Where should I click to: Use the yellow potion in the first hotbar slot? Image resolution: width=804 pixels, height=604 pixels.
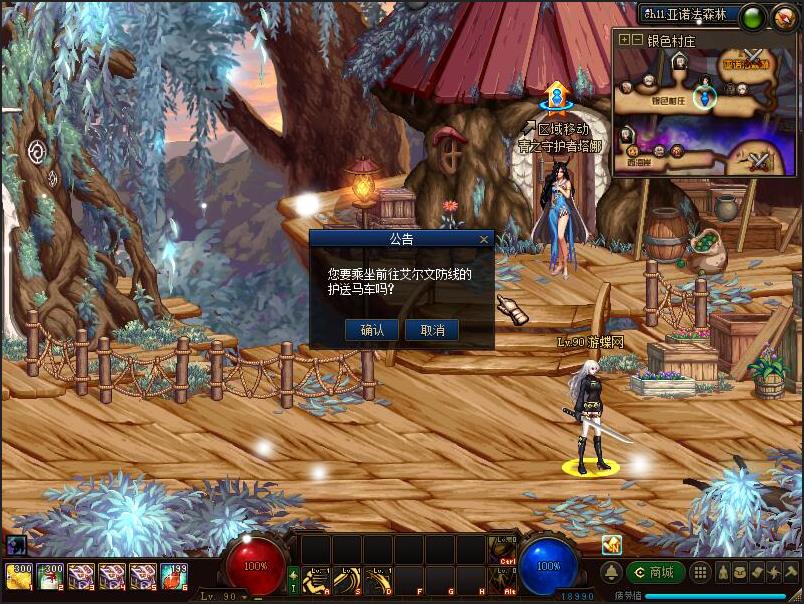pos(19,577)
